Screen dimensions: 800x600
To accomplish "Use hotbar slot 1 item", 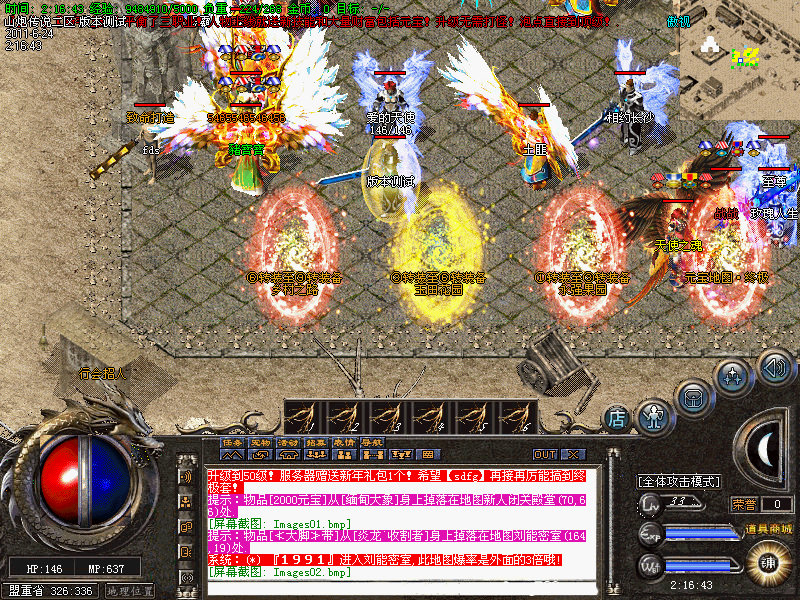I will pos(304,416).
